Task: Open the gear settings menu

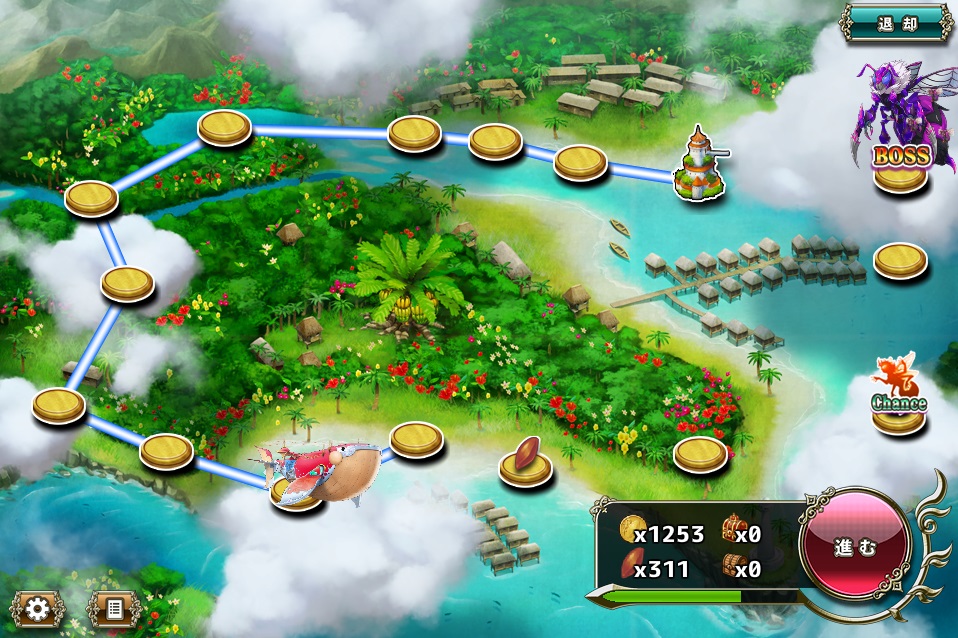Action: point(39,608)
